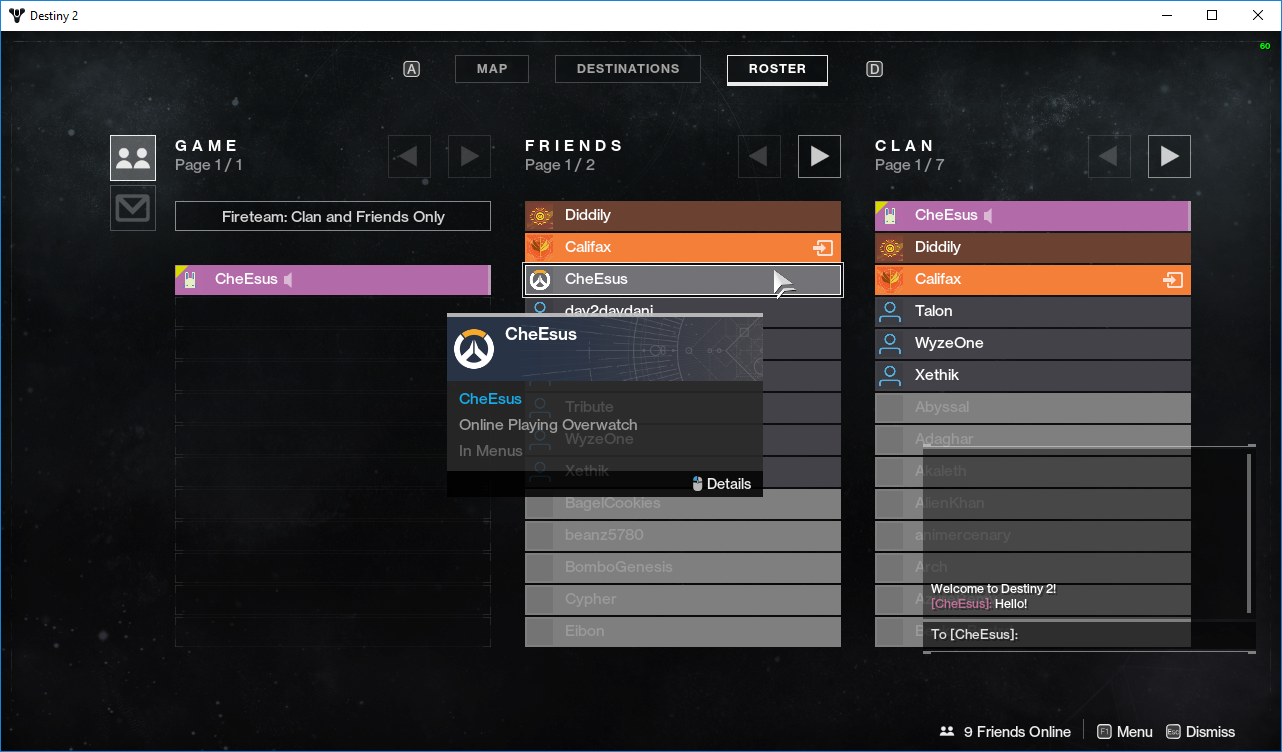Select WyzeOne in the Clan roster
This screenshot has width=1282, height=752.
pyautogui.click(x=1033, y=343)
